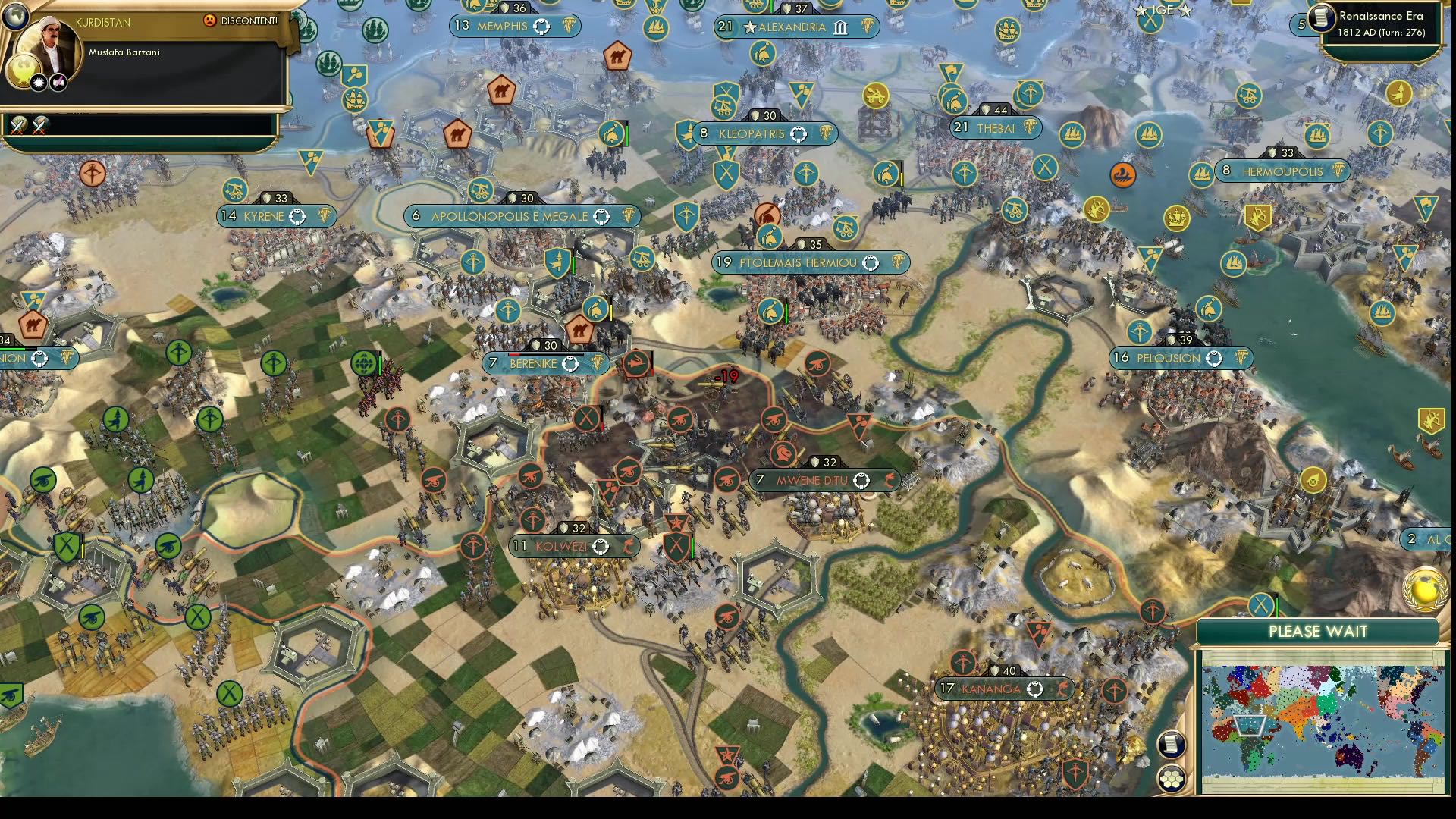Click Mwene-Ditu's production circle icon
The height and width of the screenshot is (819, 1456).
pos(861,479)
